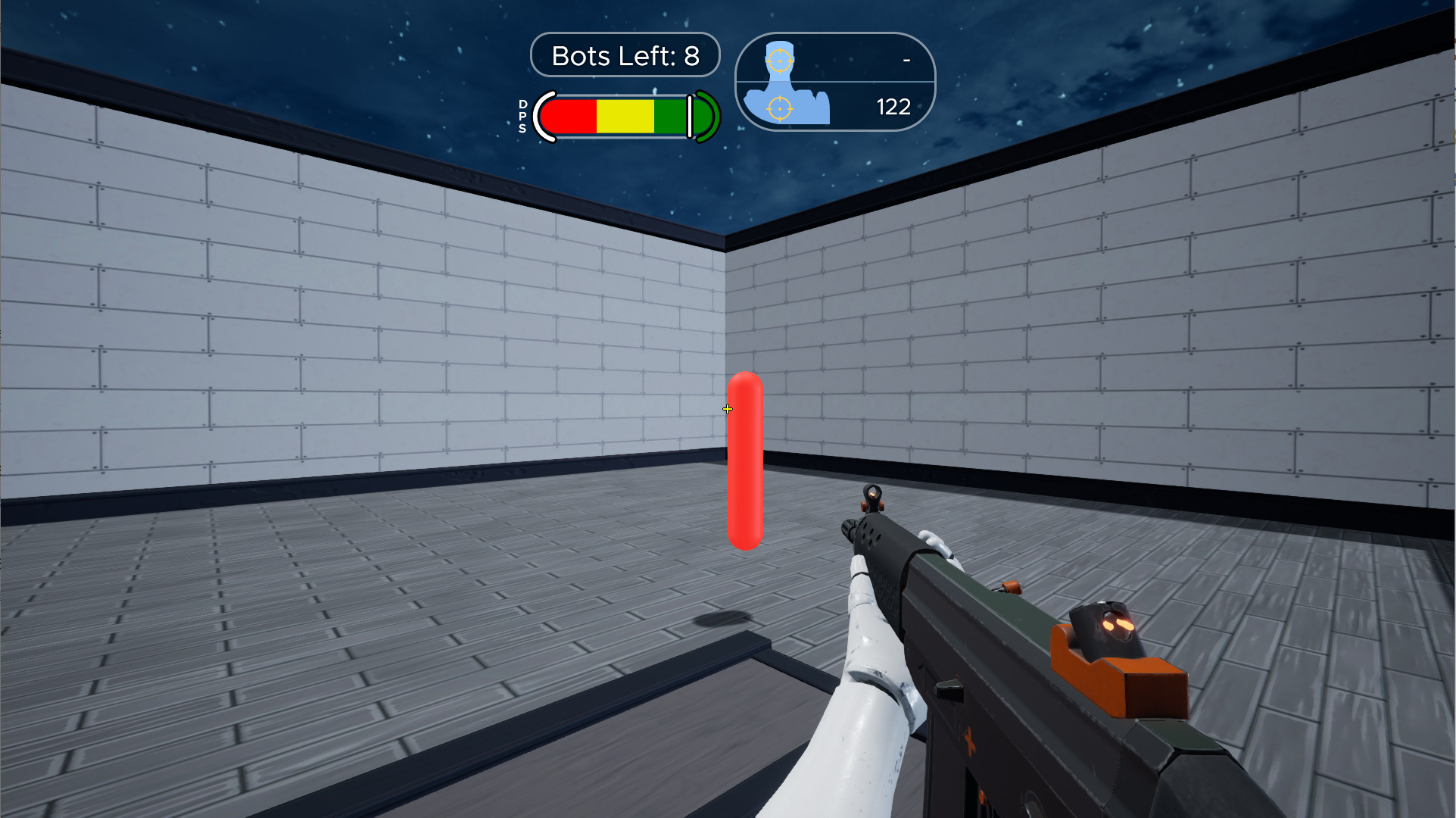Click the white marker on the DPS bar
The image size is (1456, 818).
pyautogui.click(x=691, y=115)
